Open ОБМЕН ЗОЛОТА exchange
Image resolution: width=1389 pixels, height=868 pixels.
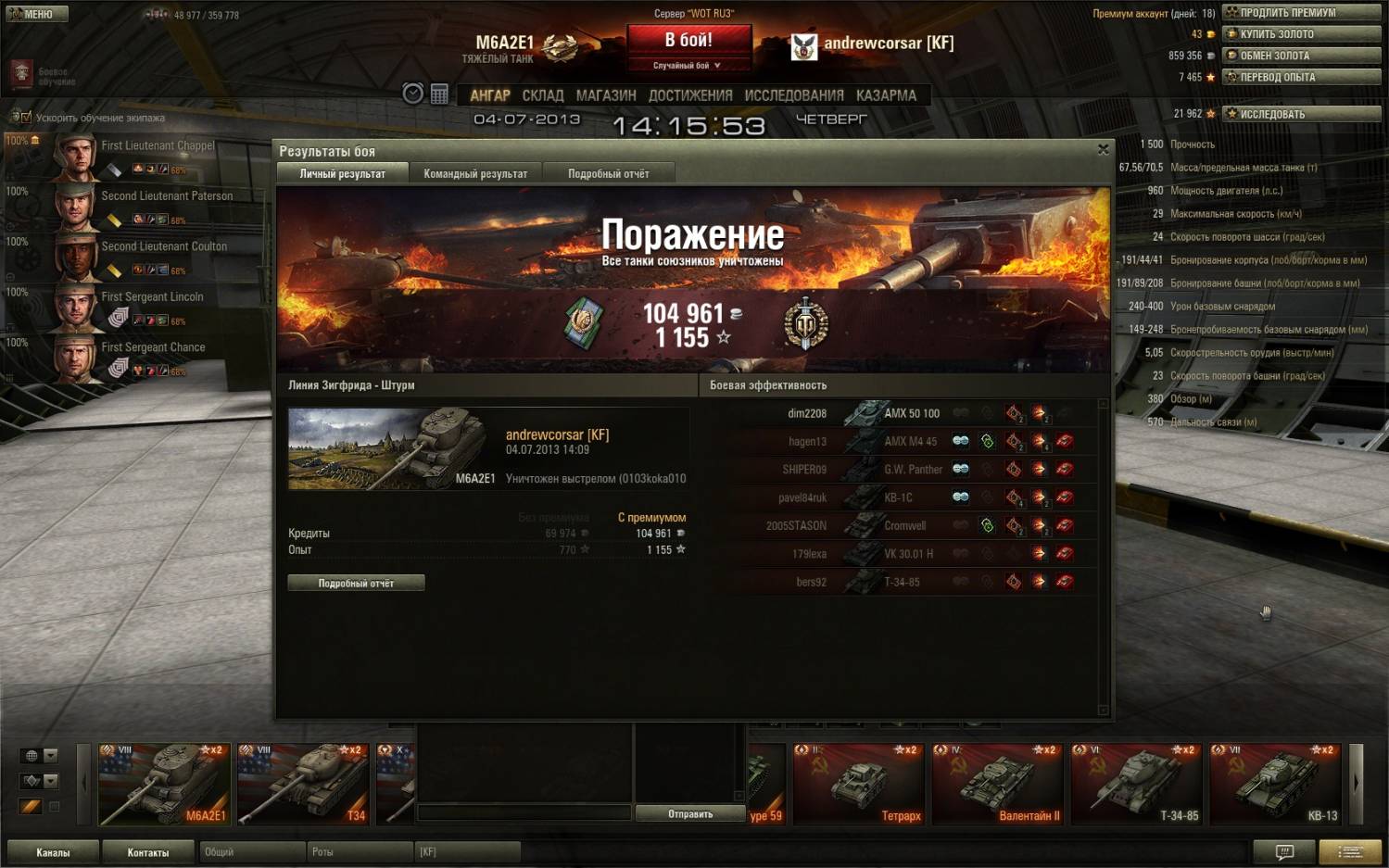(x=1301, y=56)
